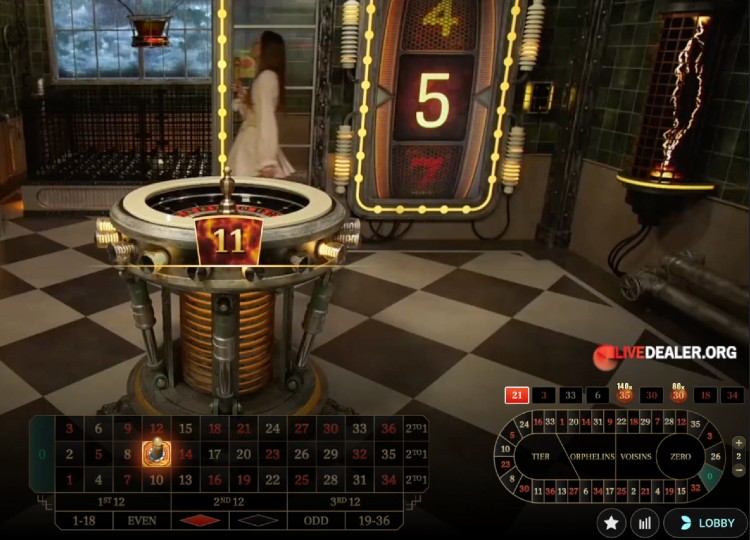Increase neighbour bet count with plus button
Viewport: 750px width, 540px height.
coord(739,443)
